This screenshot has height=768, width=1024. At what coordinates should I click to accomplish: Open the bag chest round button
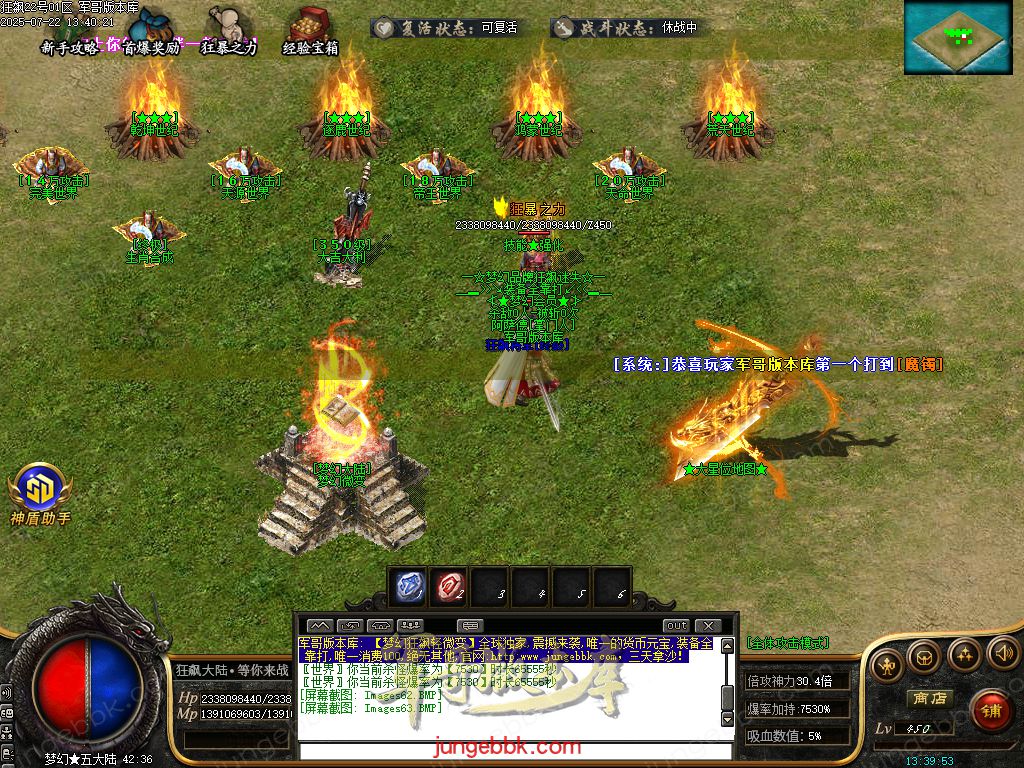[x=924, y=658]
